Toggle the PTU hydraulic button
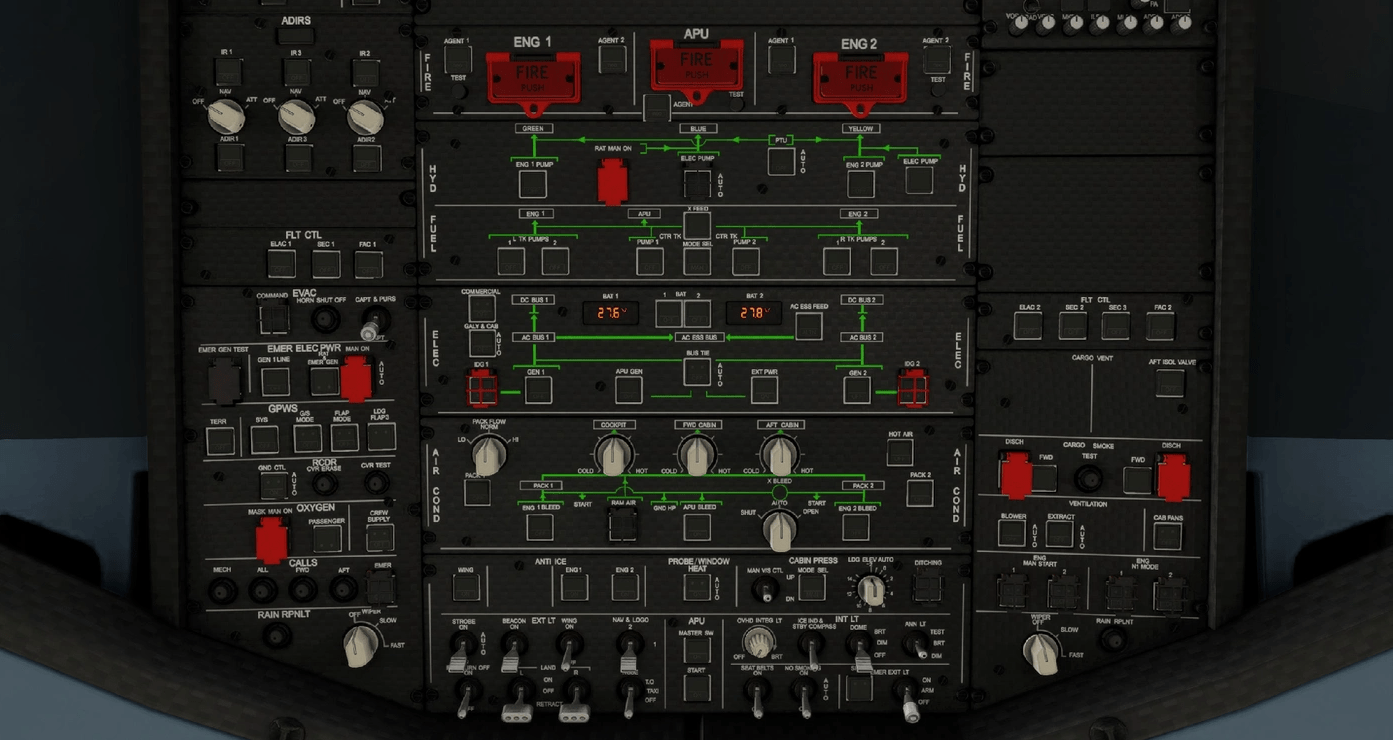 tap(781, 160)
